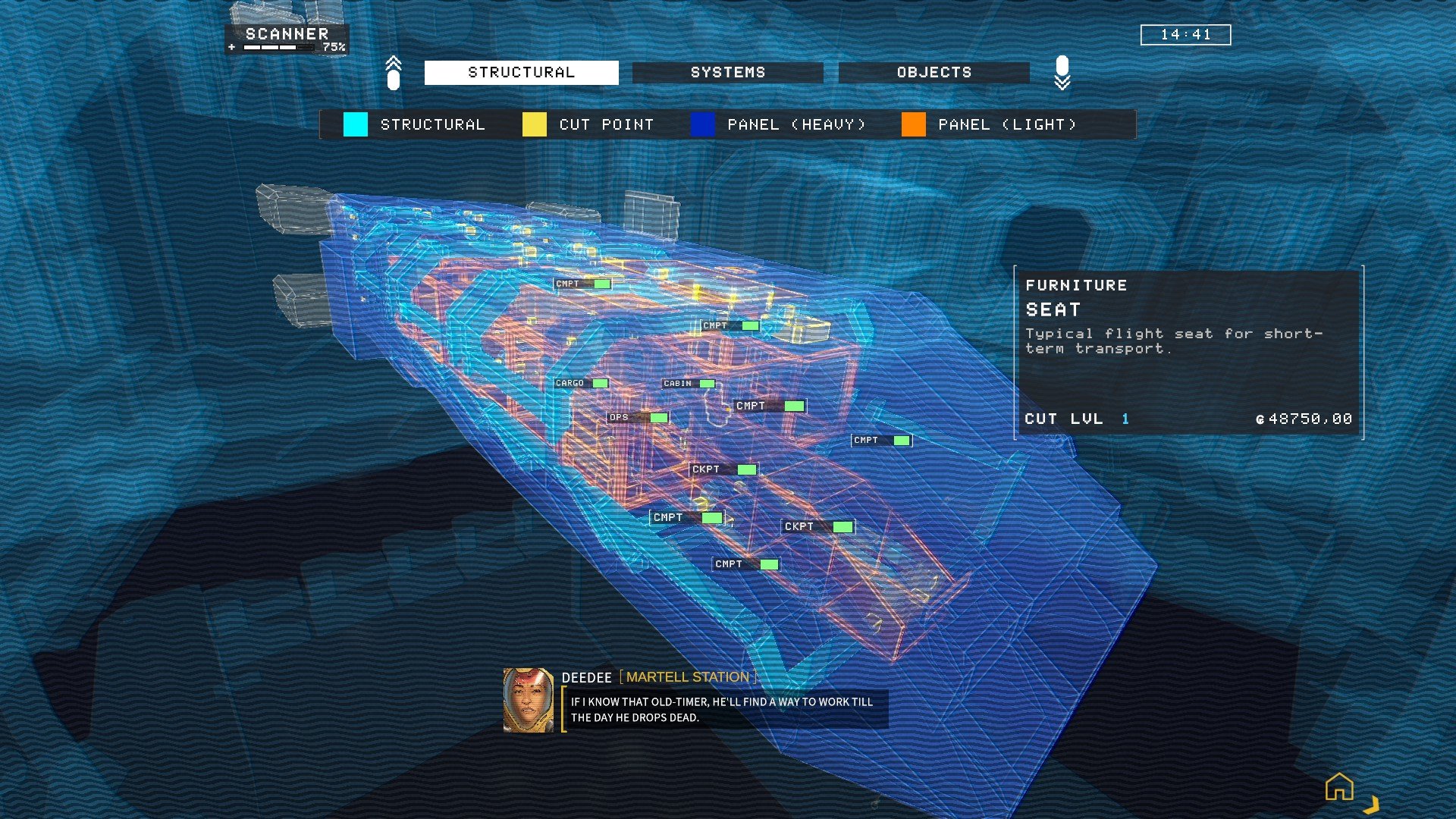This screenshot has width=1456, height=819.
Task: Pick the Panel (Heavy) legend entry
Action: pos(779,124)
